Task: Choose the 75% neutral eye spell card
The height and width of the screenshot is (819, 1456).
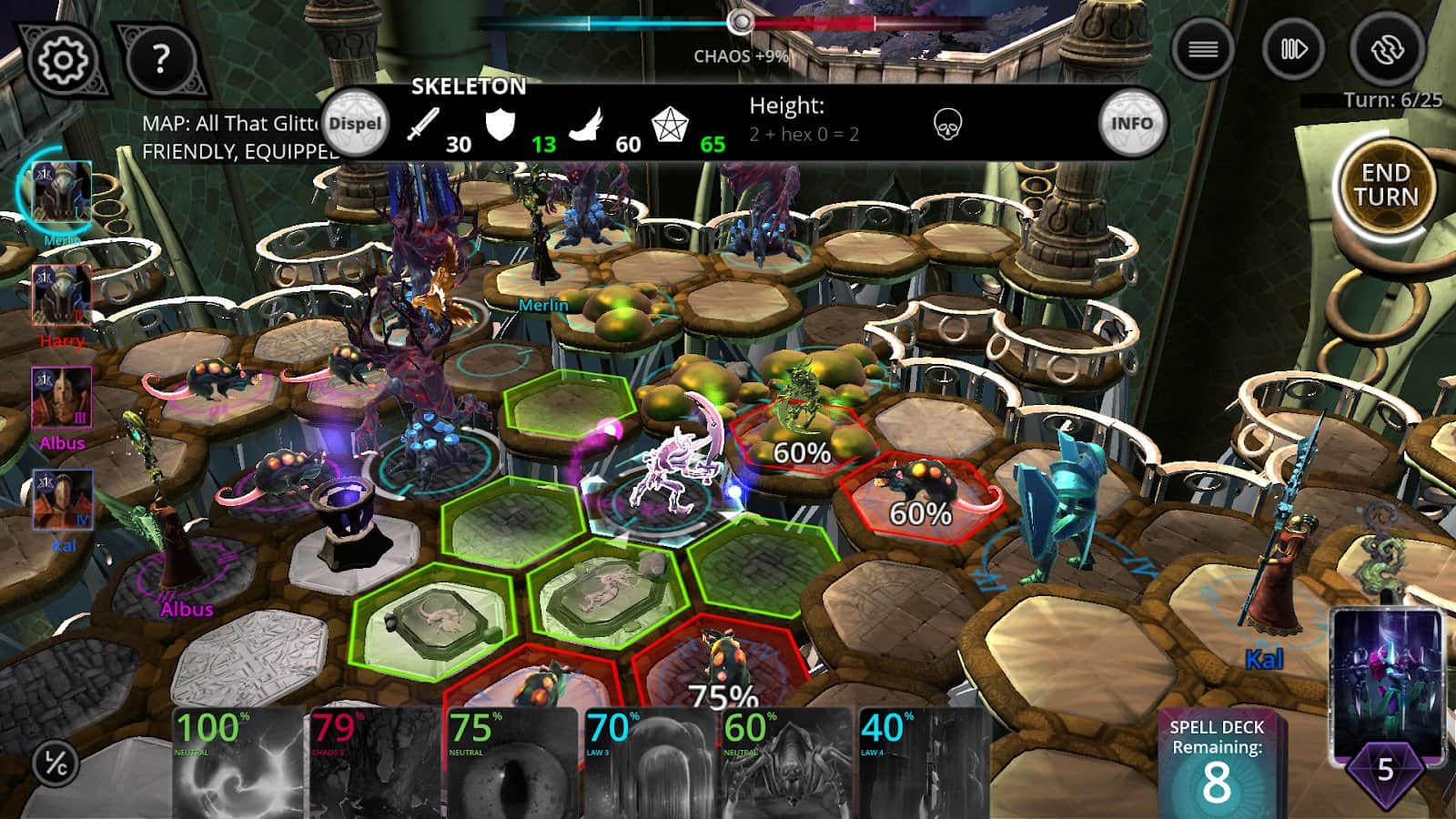Action: click(x=512, y=763)
